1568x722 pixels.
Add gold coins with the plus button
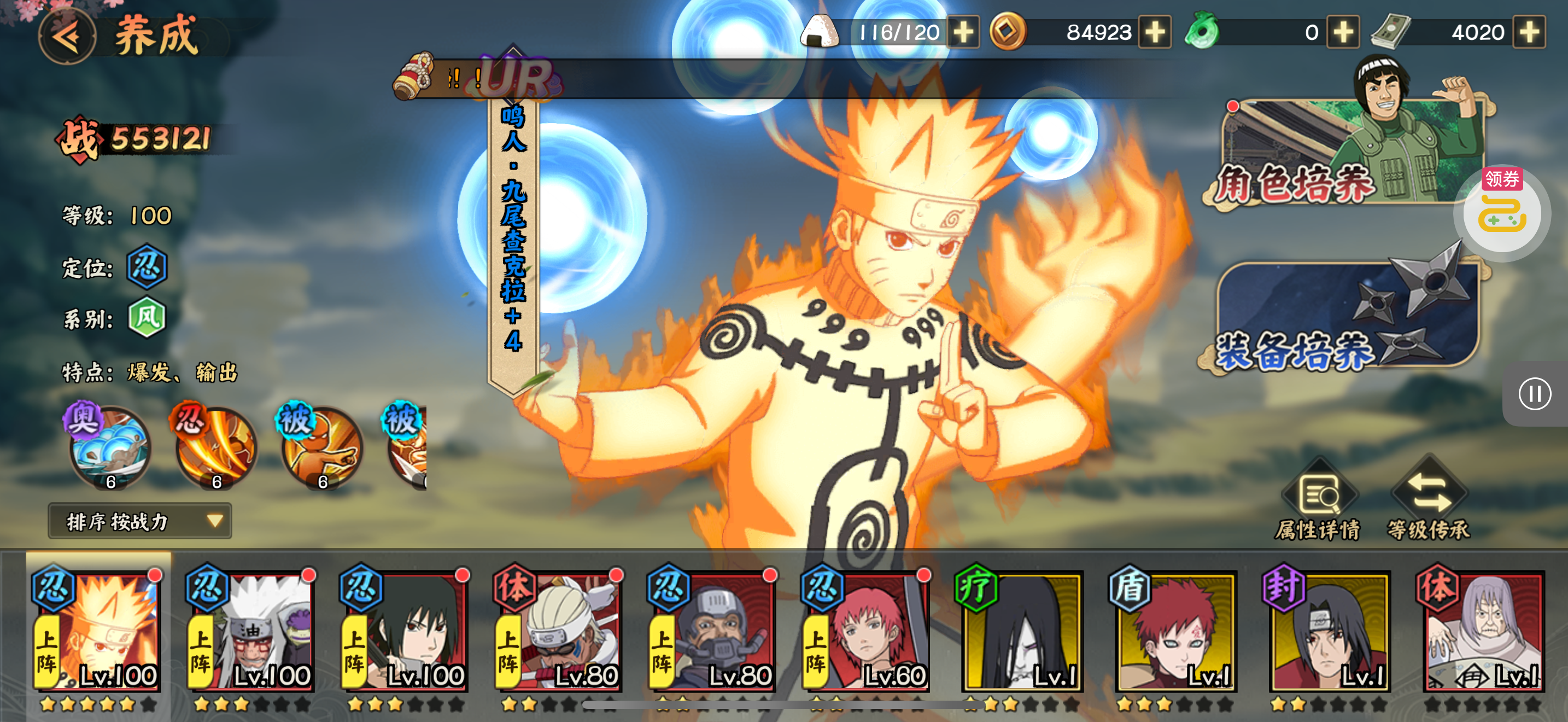pyautogui.click(x=1155, y=32)
